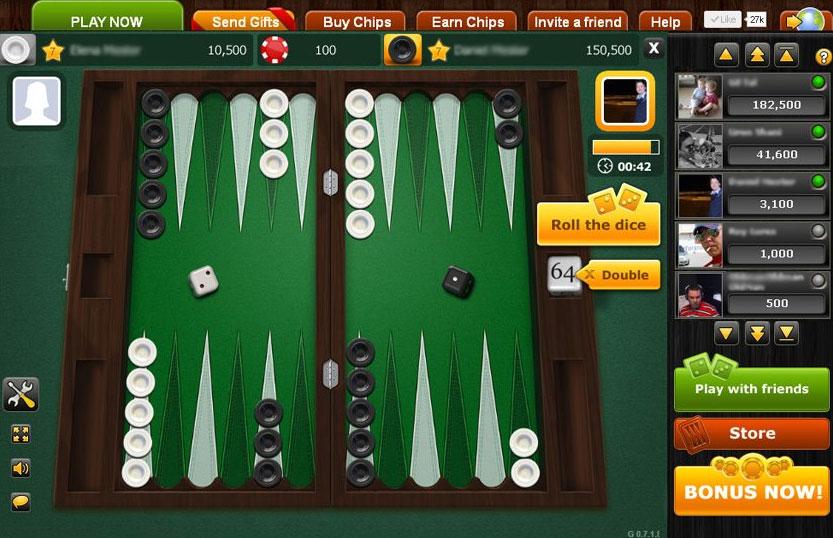This screenshot has height=538, width=833.
Task: Hit the green PLAY NOW button
Action: 107,20
